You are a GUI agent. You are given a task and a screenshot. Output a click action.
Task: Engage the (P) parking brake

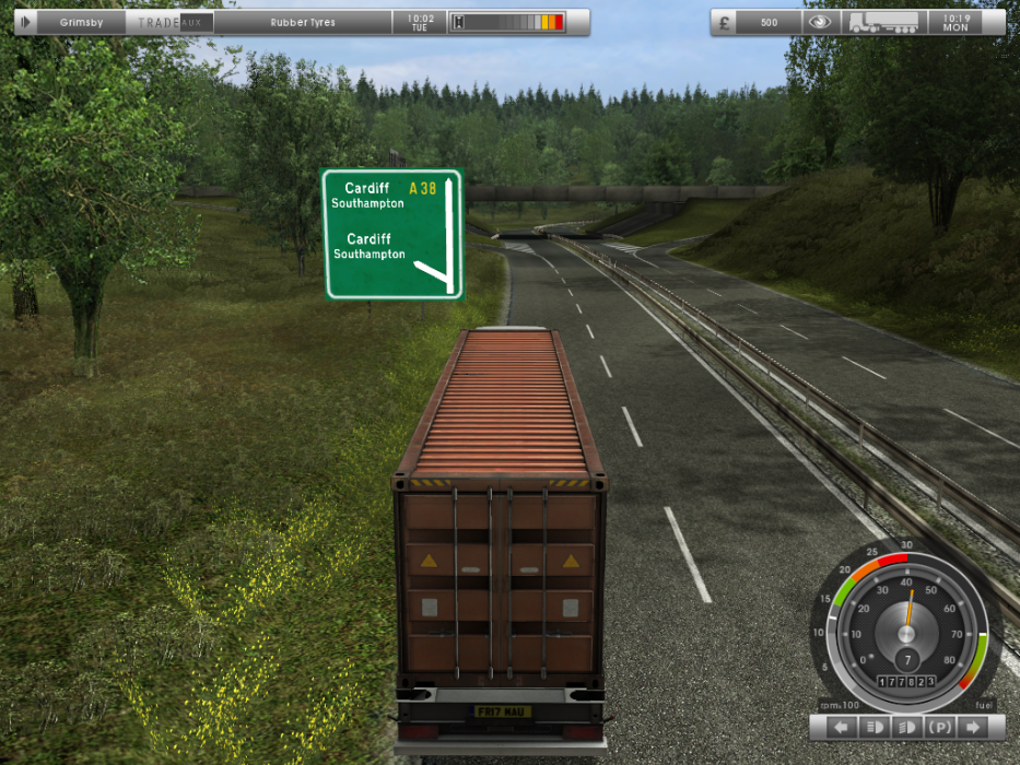coord(940,727)
